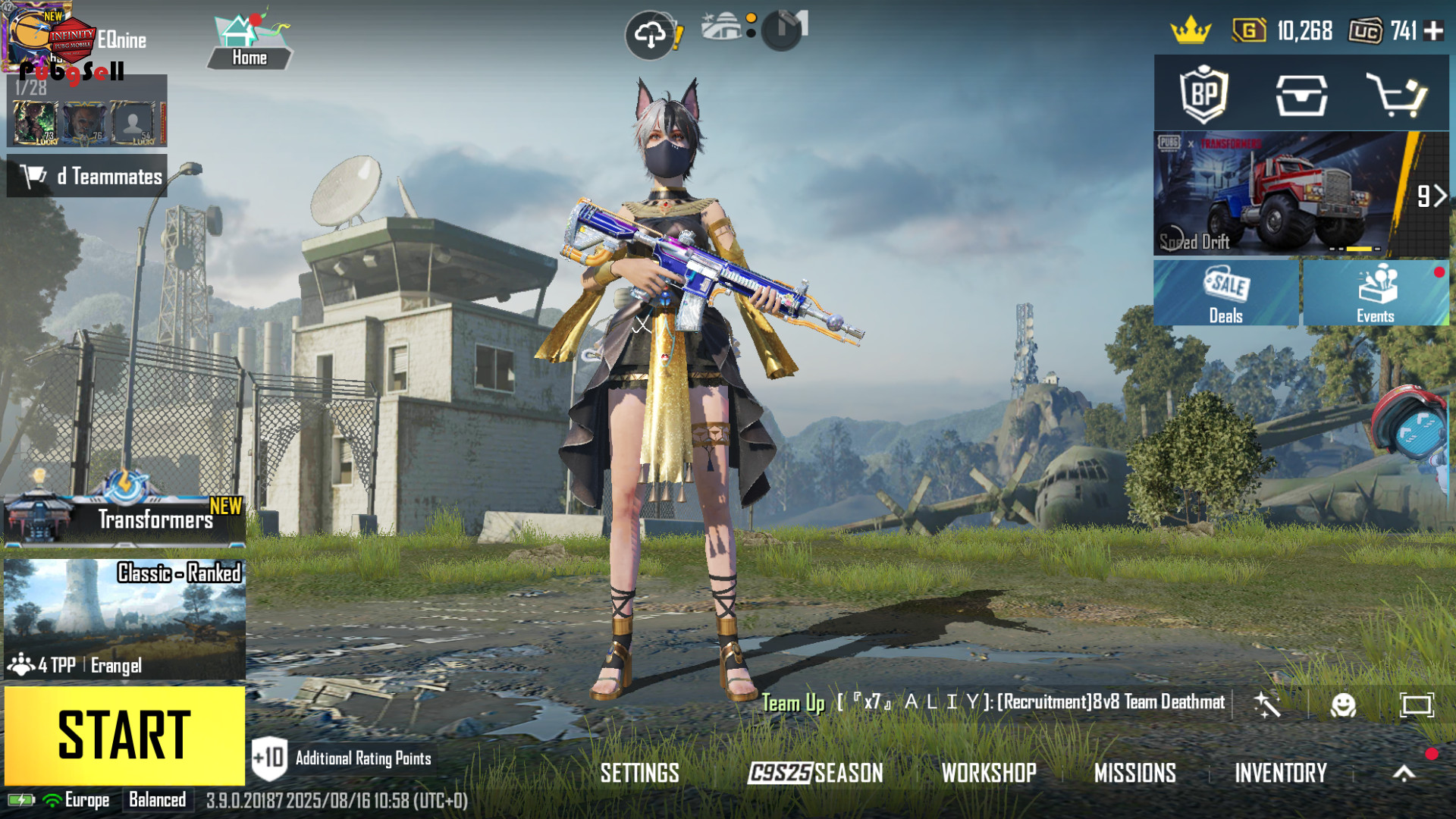Open the shopping cart store
The height and width of the screenshot is (819, 1456).
coord(1396,95)
